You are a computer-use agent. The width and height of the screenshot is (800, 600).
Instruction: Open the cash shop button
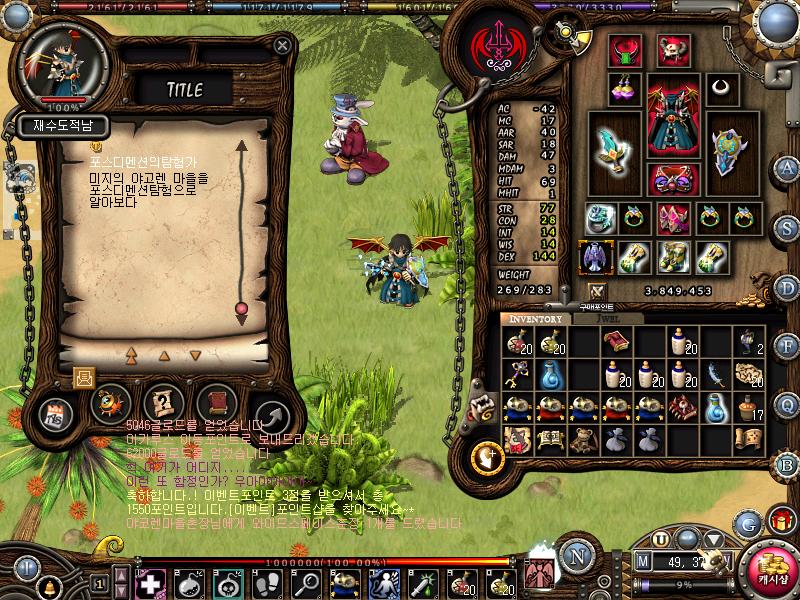coord(770,567)
